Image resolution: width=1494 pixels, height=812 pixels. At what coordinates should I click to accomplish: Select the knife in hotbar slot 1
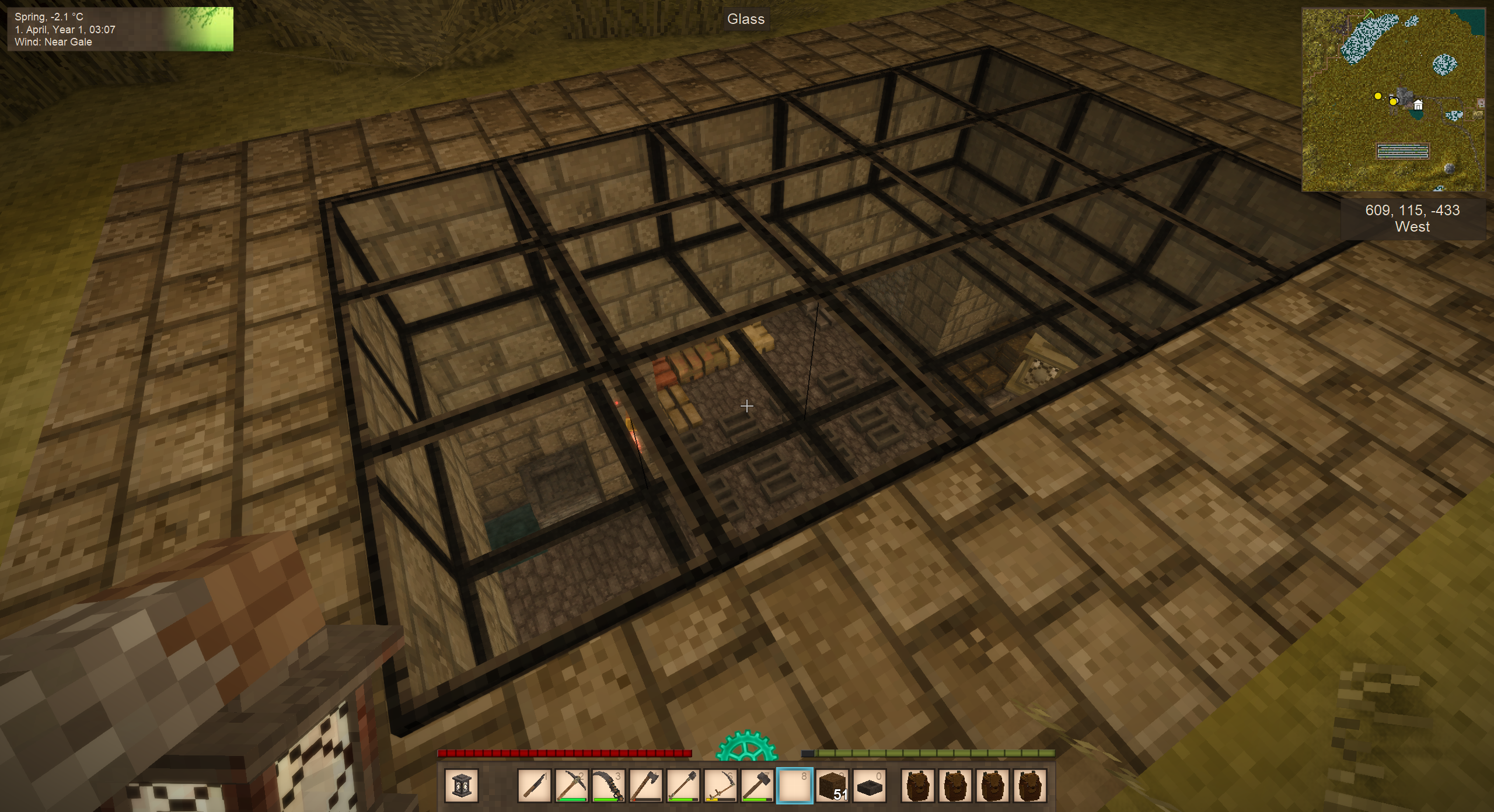pos(535,786)
